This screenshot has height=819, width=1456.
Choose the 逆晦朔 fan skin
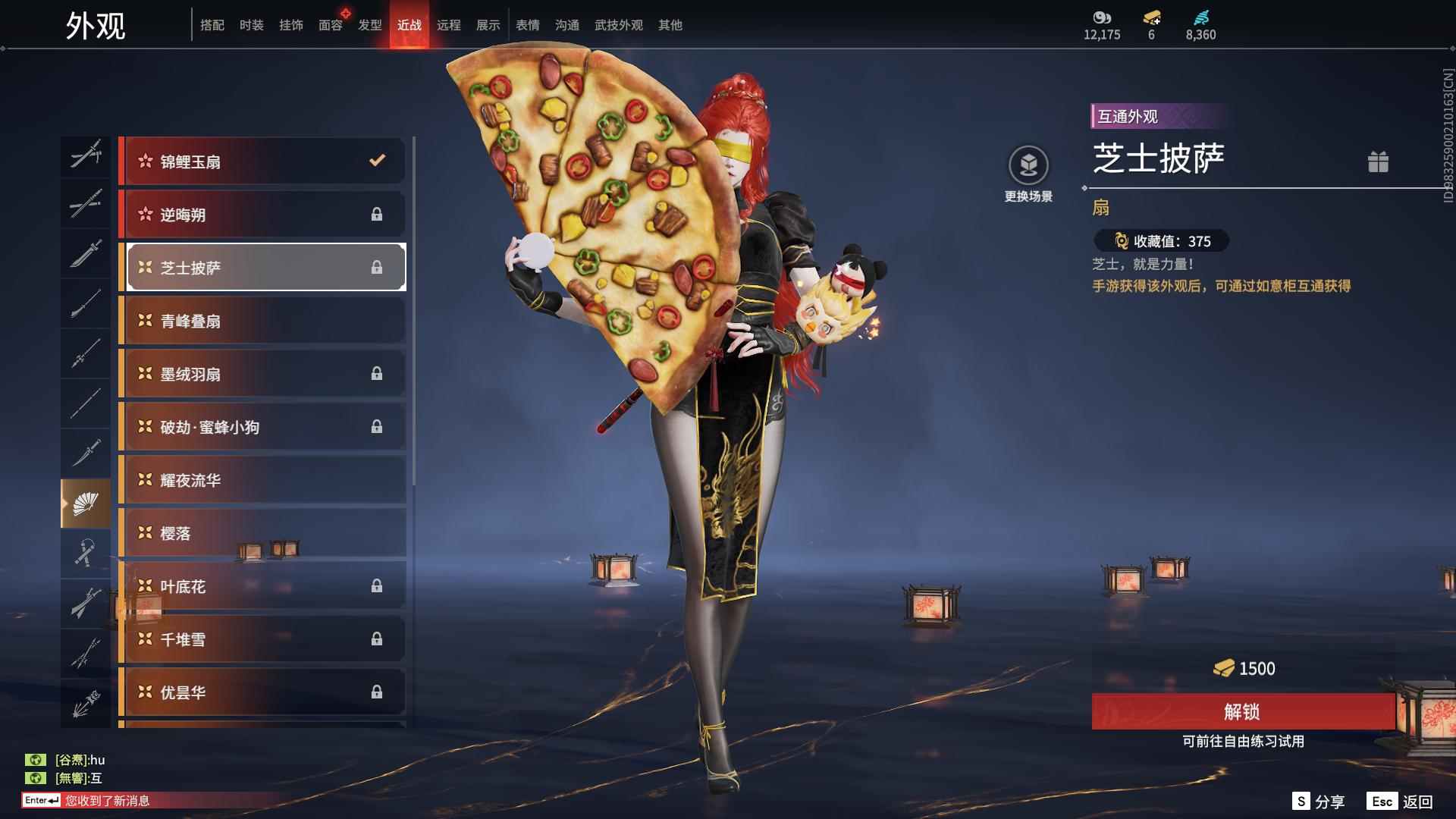[x=262, y=215]
